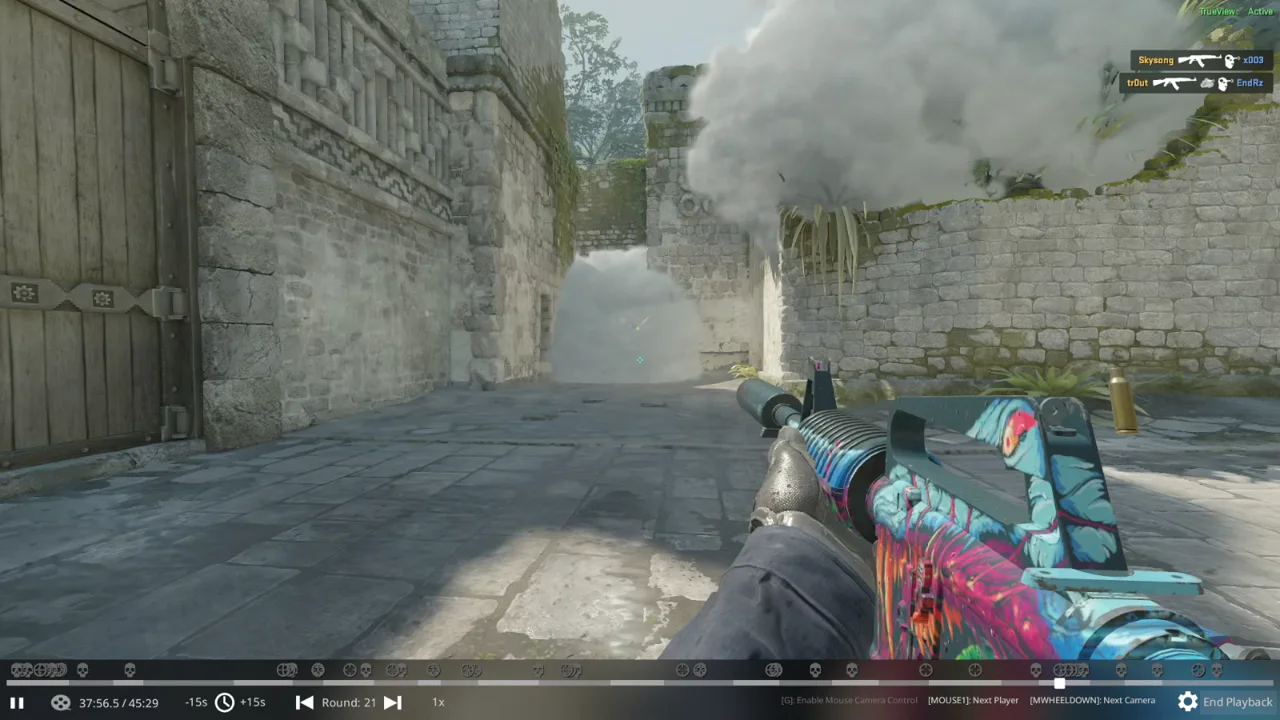This screenshot has height=720, width=1280.
Task: Click the film reel icon beside the timestamp
Action: 61,703
